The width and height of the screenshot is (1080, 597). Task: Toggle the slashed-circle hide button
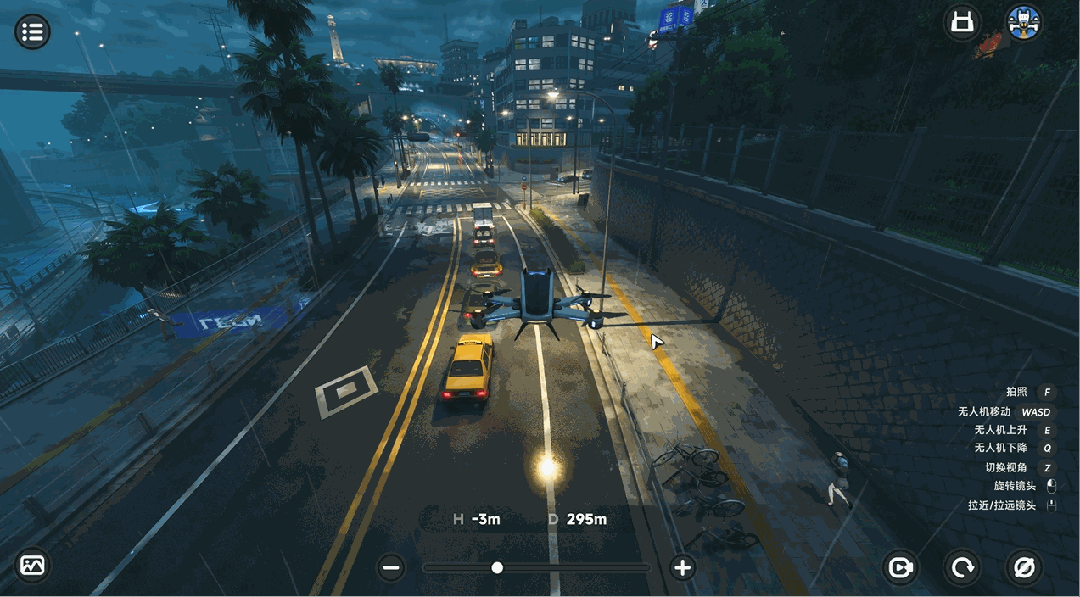point(1023,568)
